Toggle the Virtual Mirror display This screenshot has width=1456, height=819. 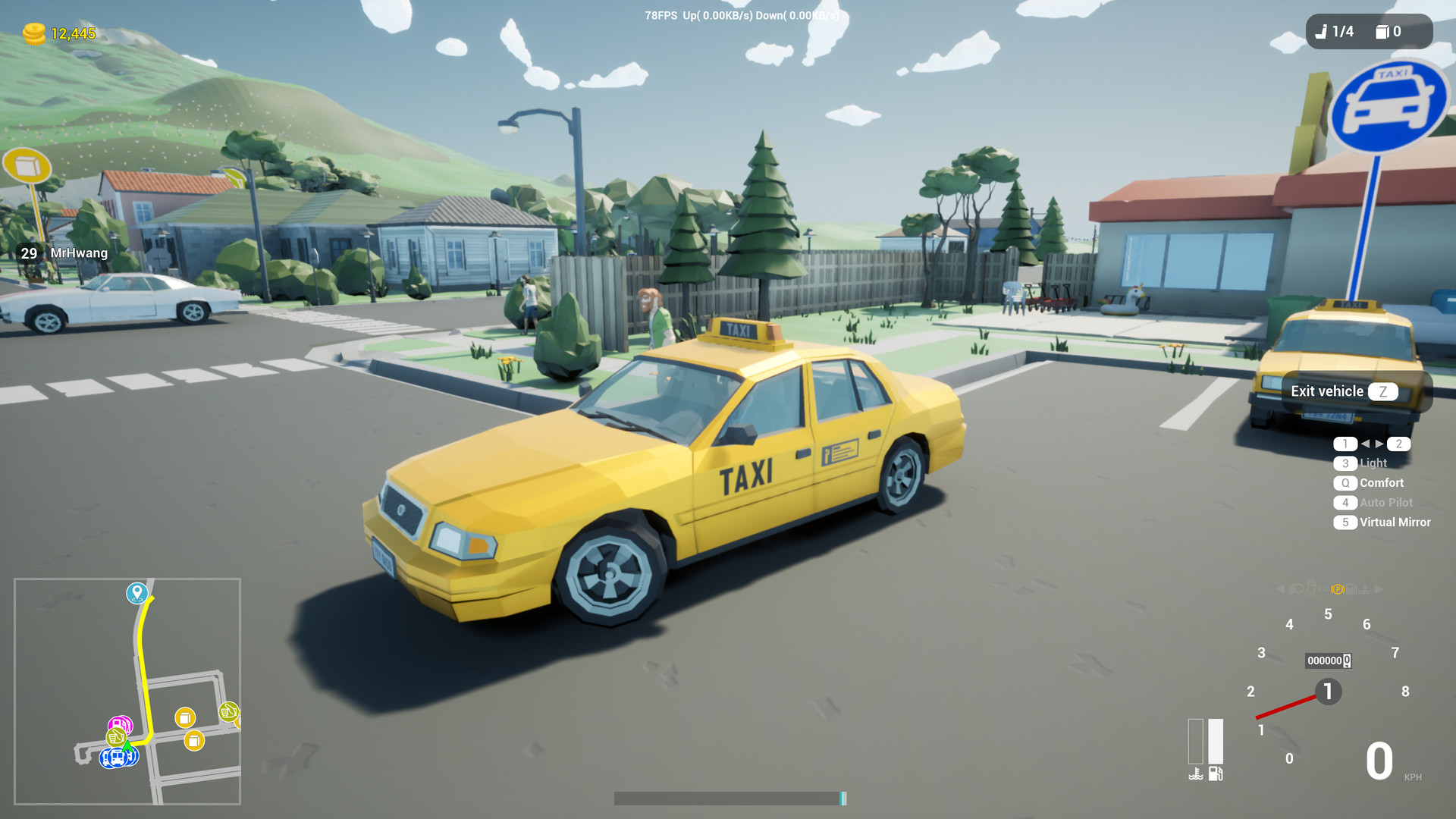1394,522
